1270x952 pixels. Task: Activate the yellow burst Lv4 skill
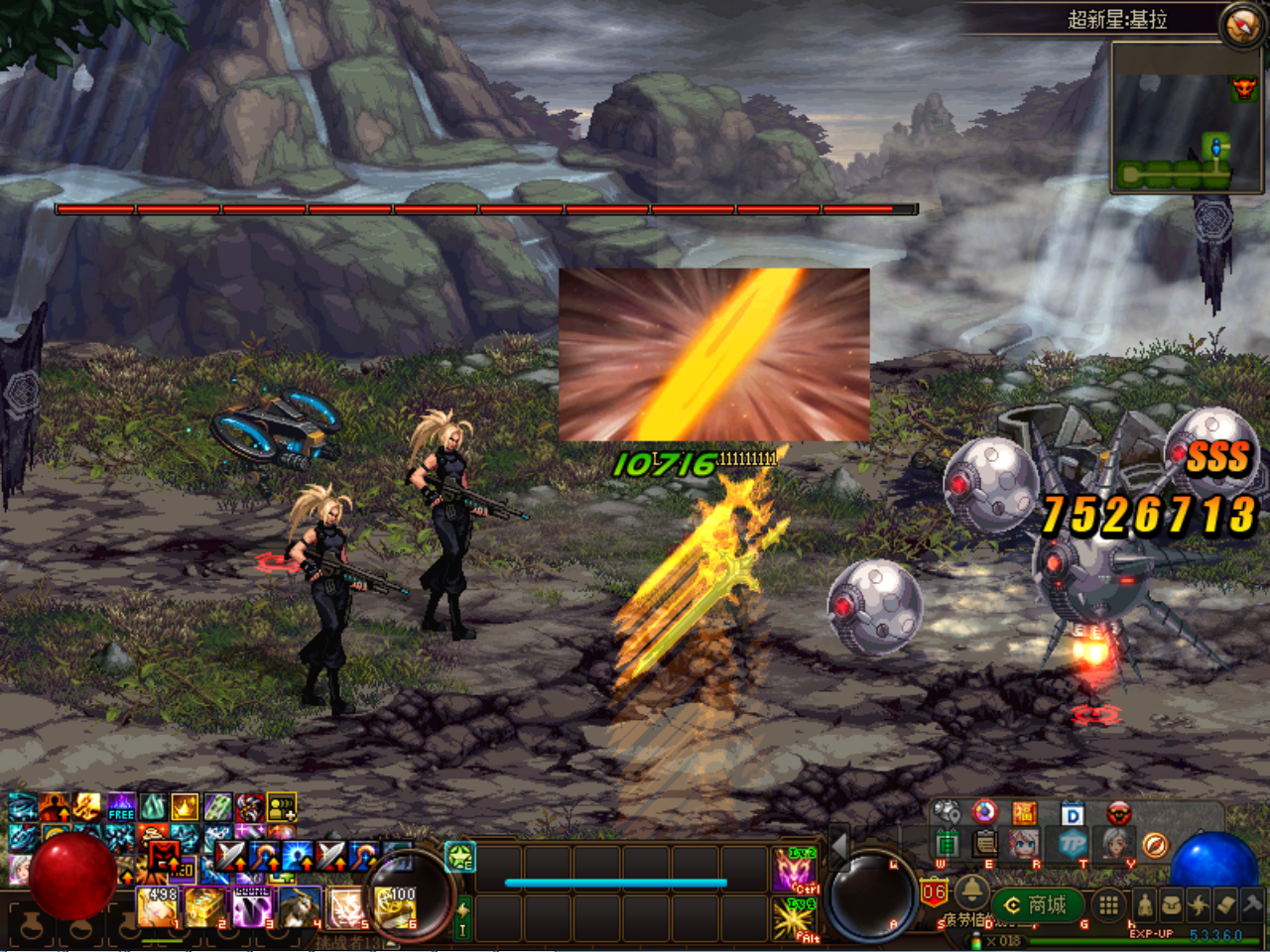click(796, 918)
